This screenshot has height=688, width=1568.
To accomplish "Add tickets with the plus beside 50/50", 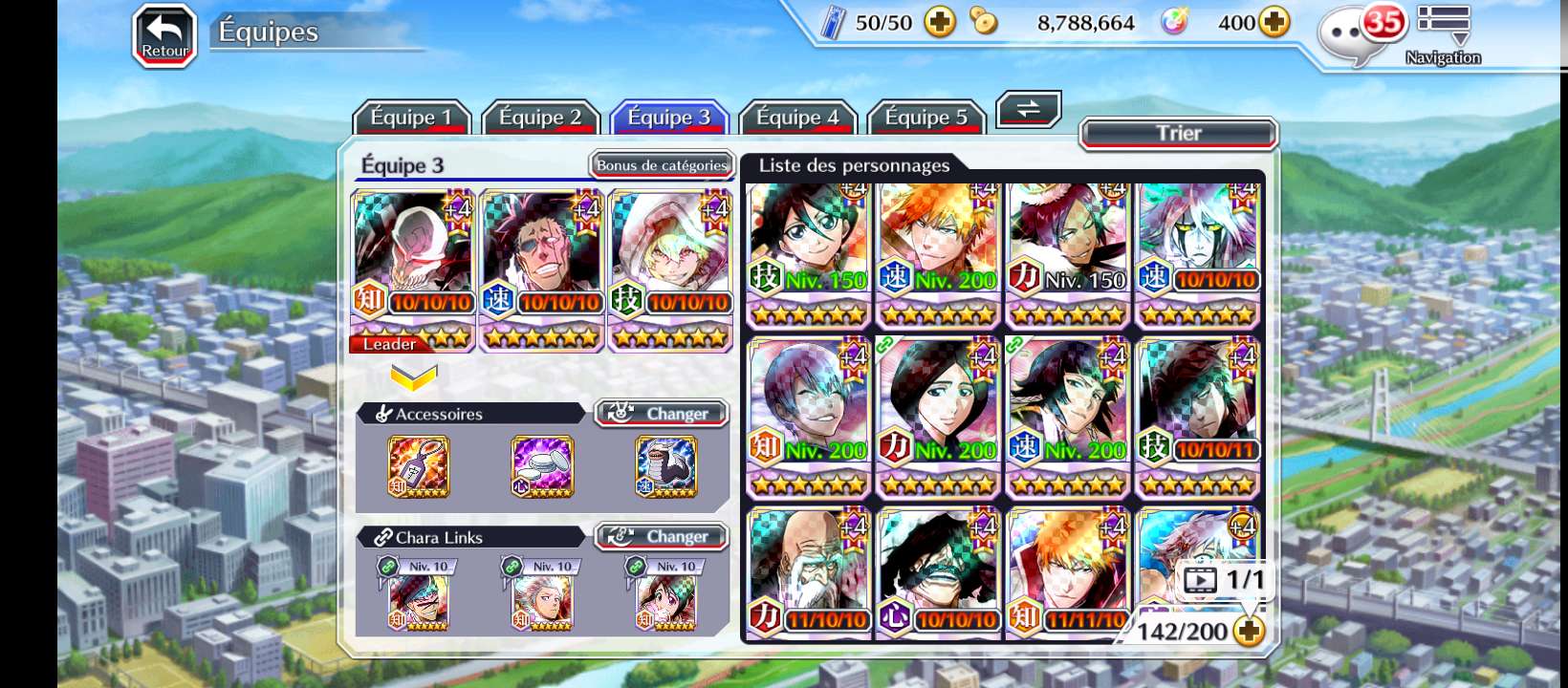I will tap(940, 22).
